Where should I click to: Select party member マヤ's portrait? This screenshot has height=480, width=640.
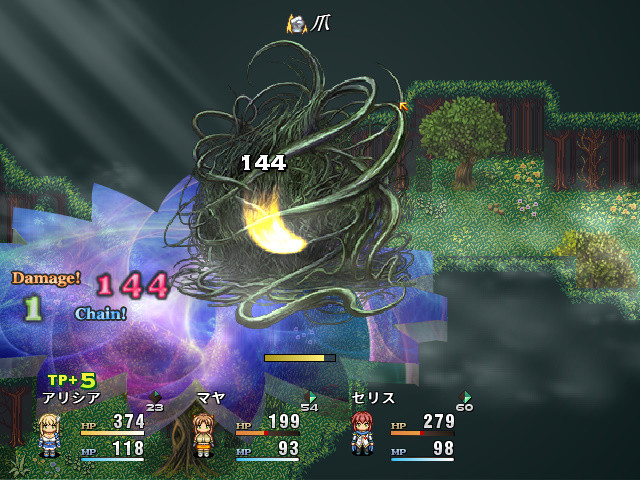pyautogui.click(x=205, y=435)
